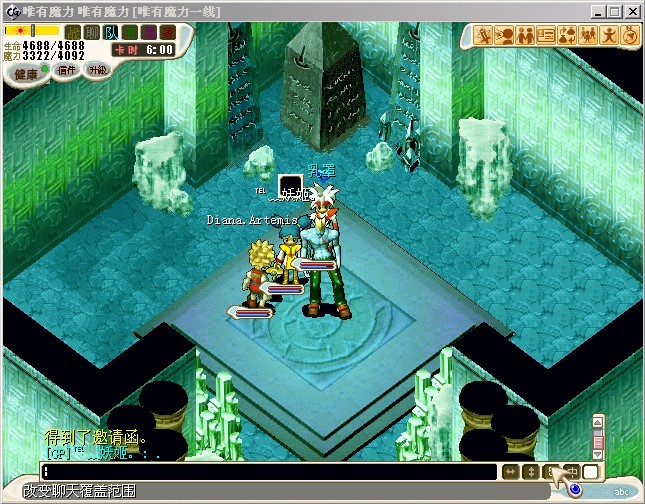This screenshot has width=645, height=504.
Task: Click the chat log scroll-up arrow
Action: (598, 421)
